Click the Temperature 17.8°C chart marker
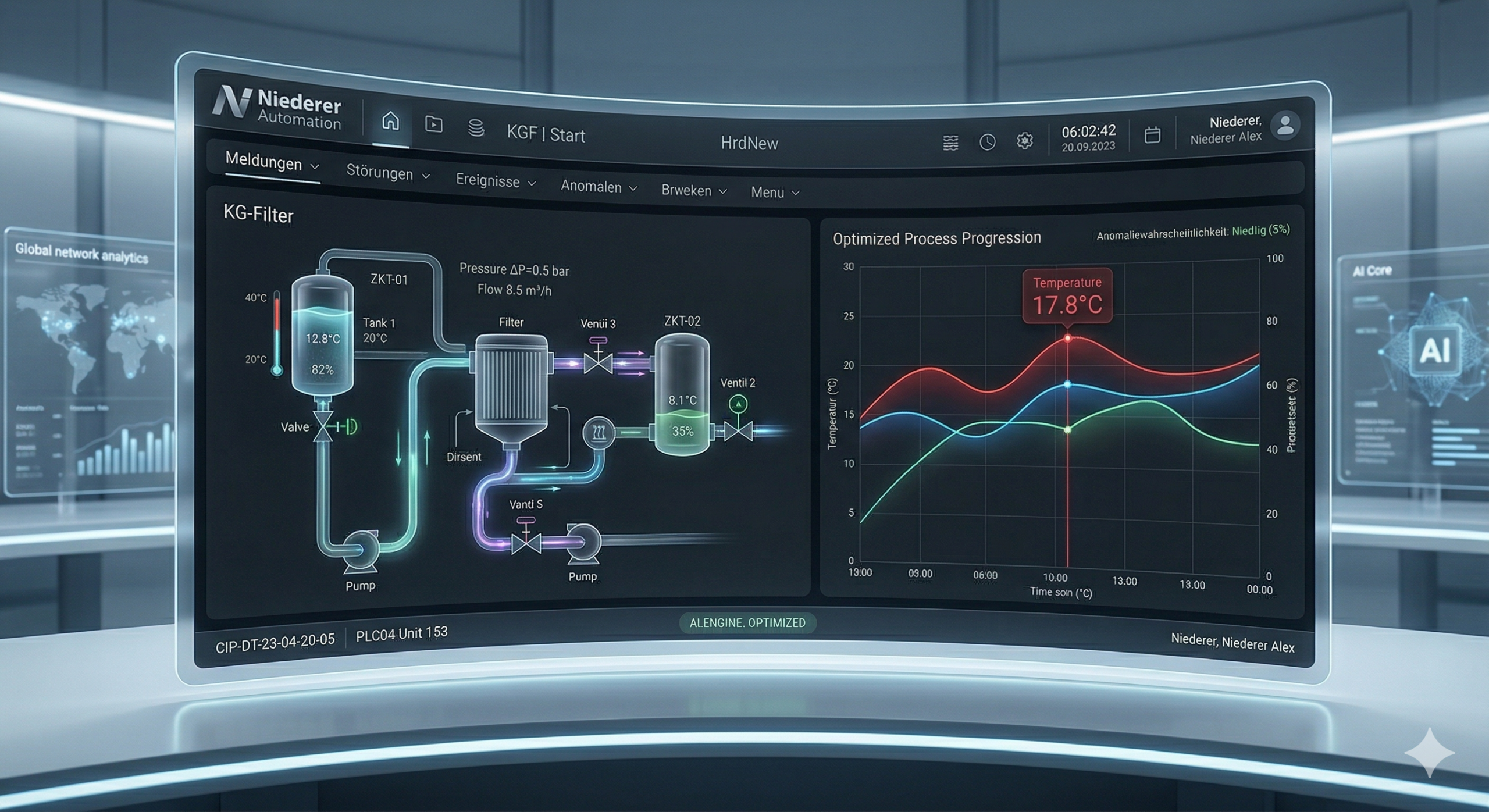 1067,338
